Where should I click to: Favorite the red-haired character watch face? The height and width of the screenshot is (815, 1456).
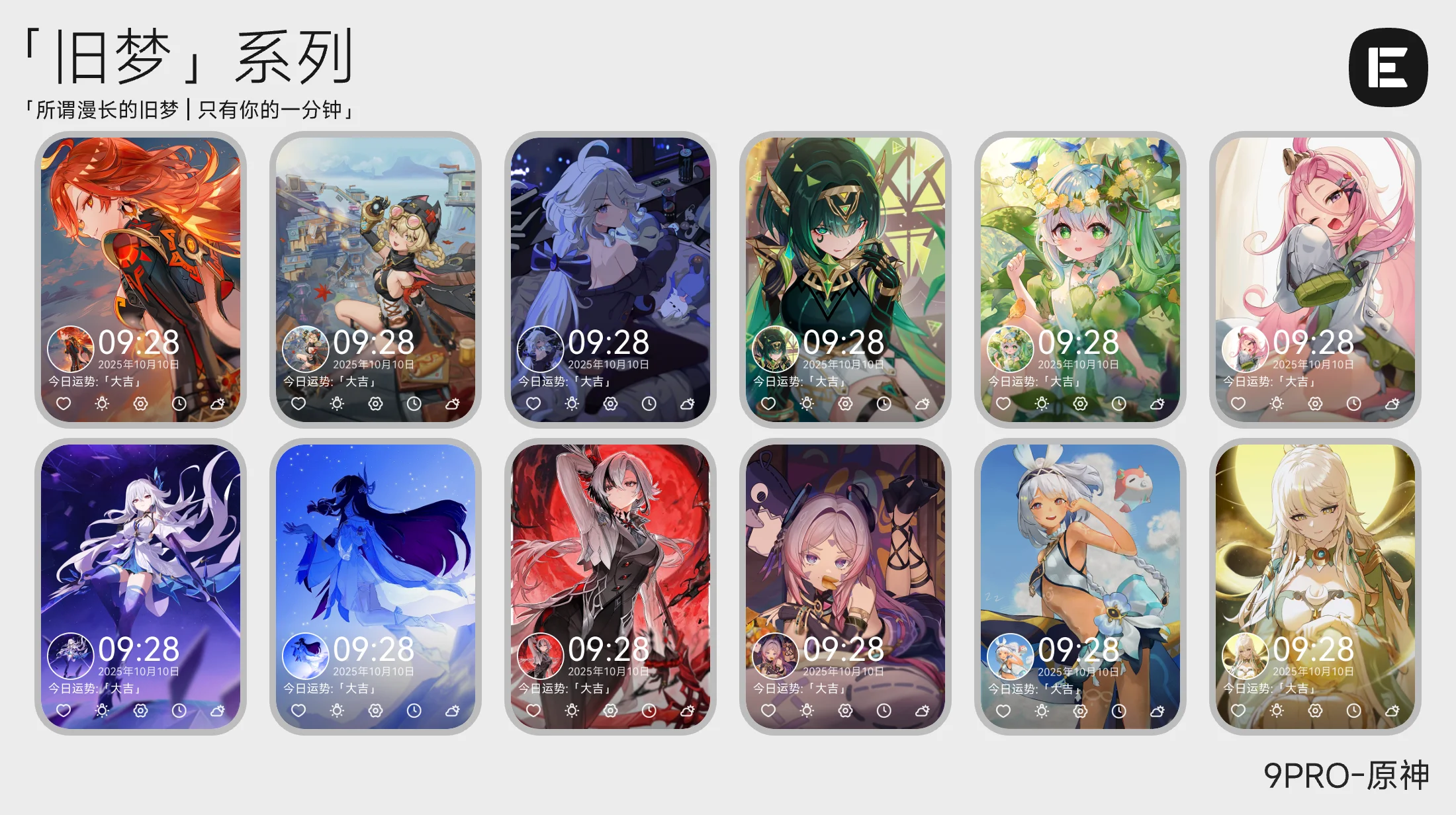63,404
